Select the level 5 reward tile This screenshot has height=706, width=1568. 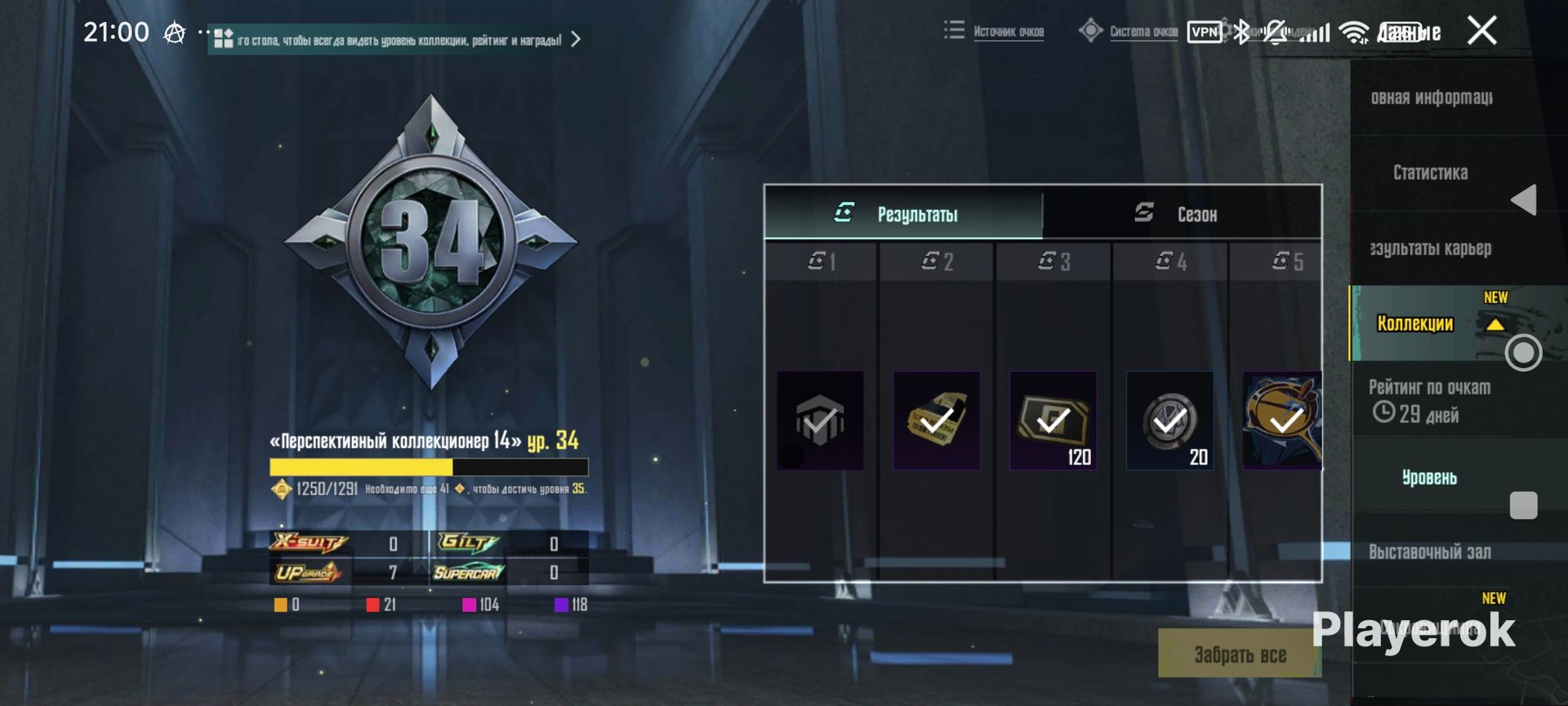tap(1281, 421)
